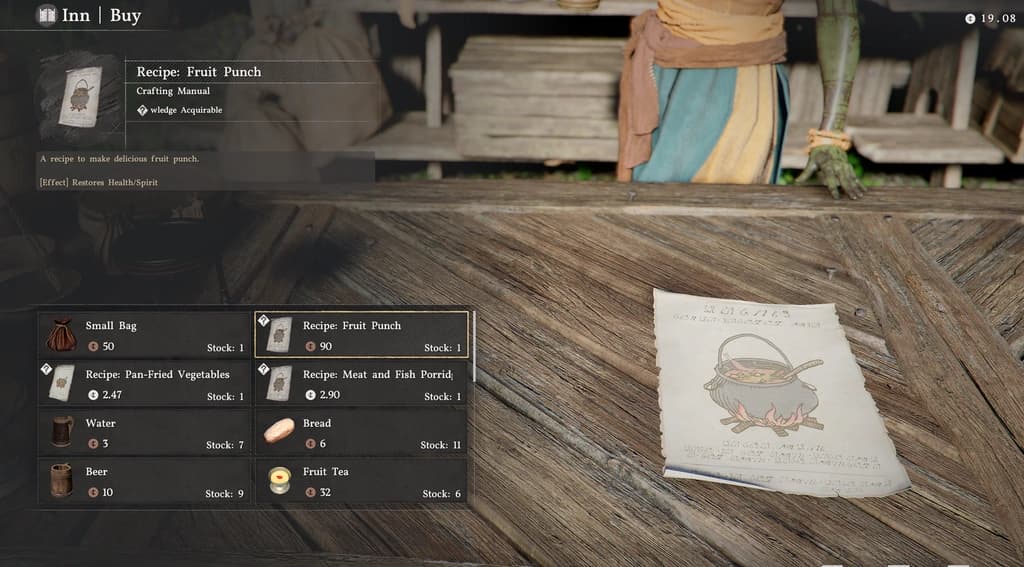Choose the Recipe: Fruit Punch entry
This screenshot has height=567, width=1024.
pos(362,335)
